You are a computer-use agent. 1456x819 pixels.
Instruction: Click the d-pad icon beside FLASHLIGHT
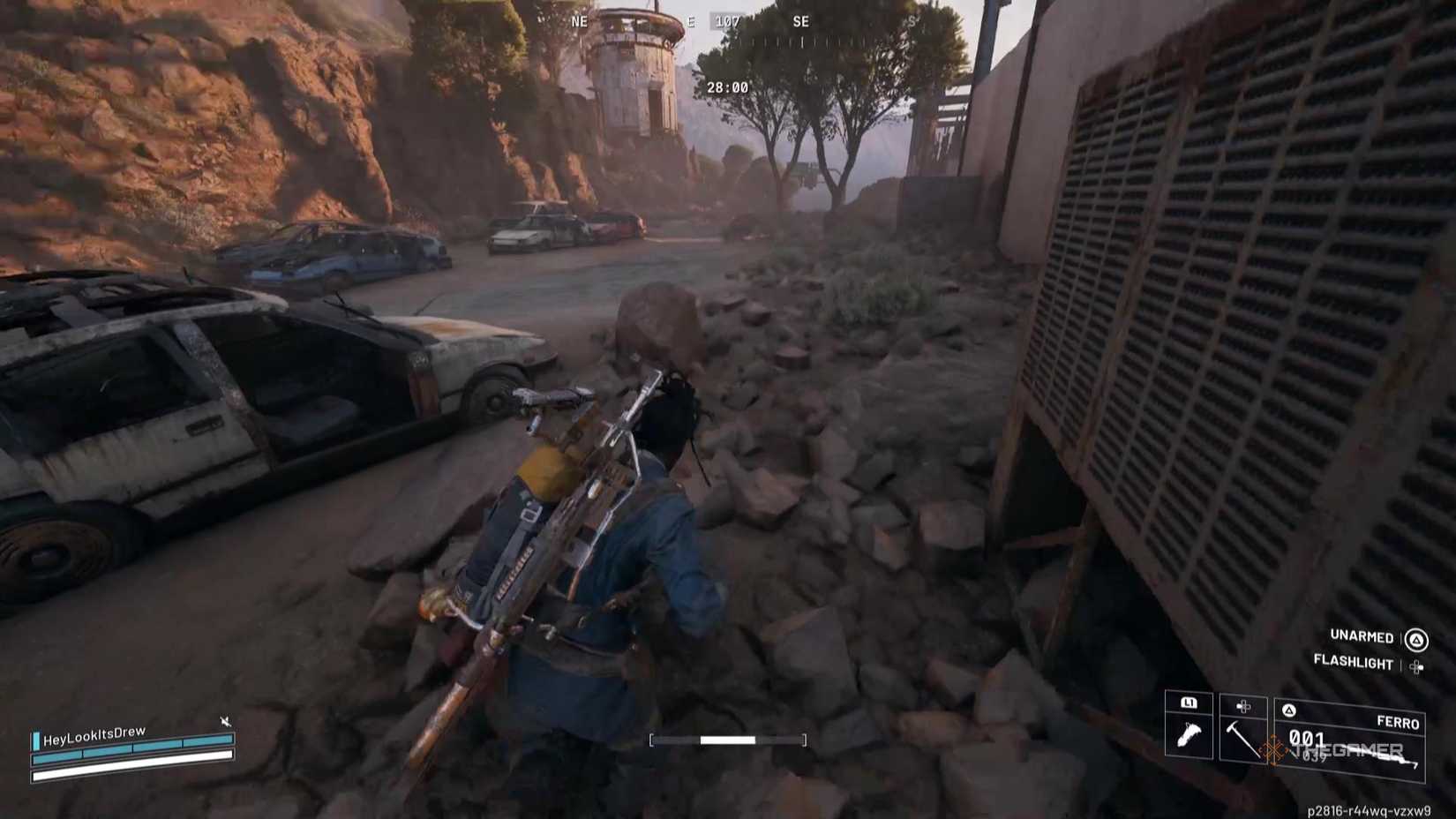click(x=1418, y=666)
